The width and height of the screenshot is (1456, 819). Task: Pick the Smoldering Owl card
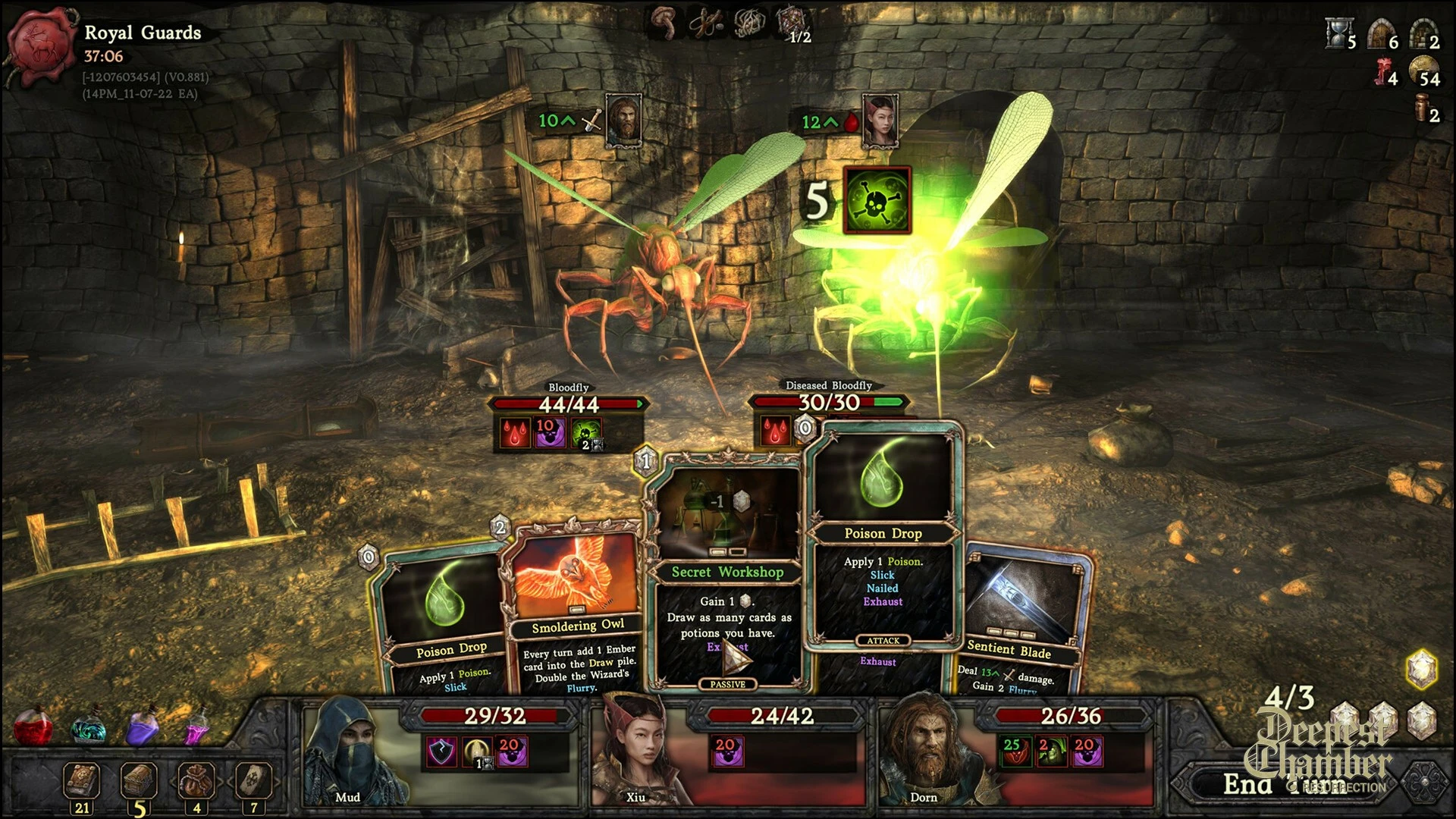pos(576,607)
